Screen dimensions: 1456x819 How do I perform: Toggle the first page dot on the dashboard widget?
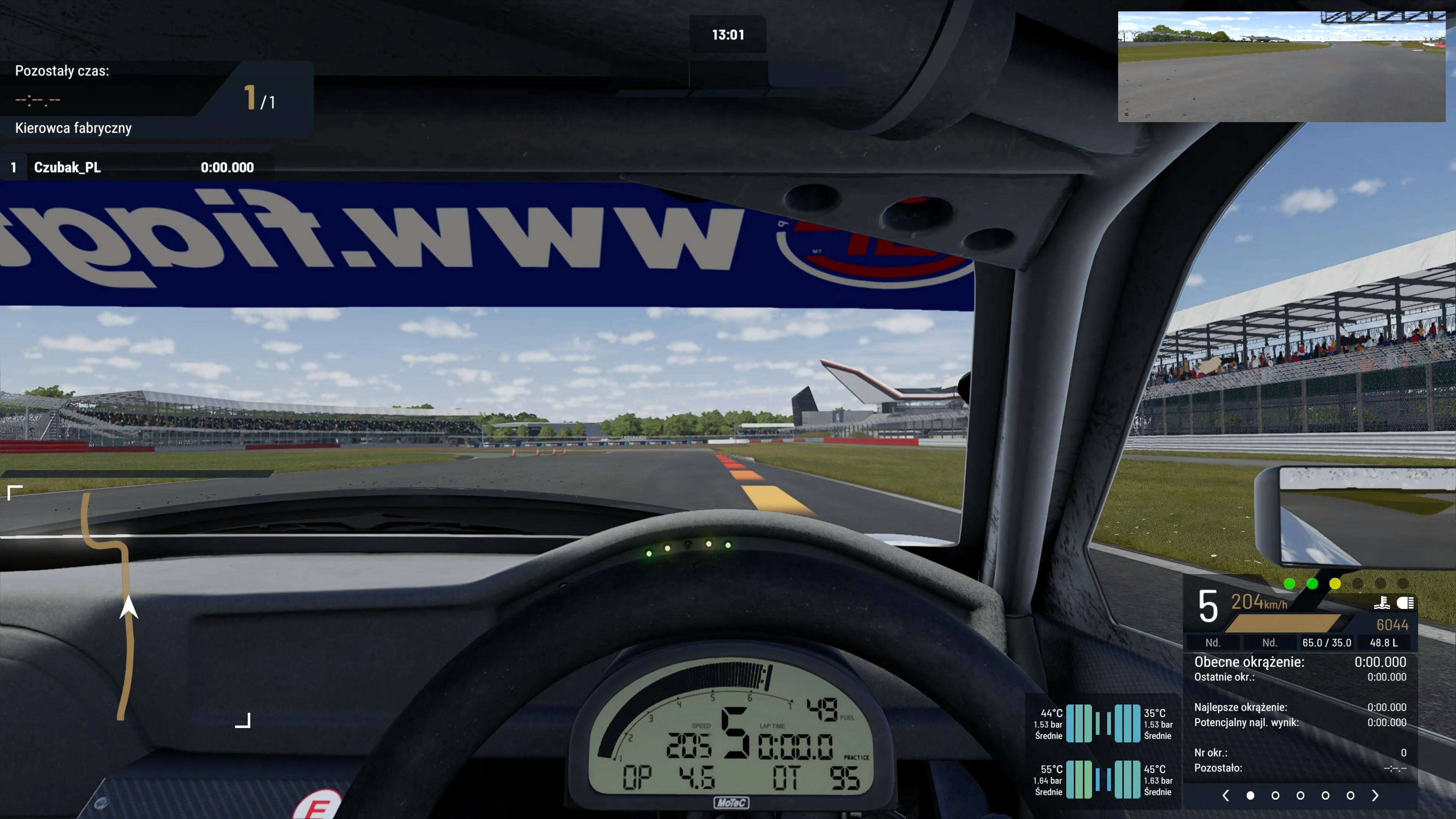tap(1250, 795)
